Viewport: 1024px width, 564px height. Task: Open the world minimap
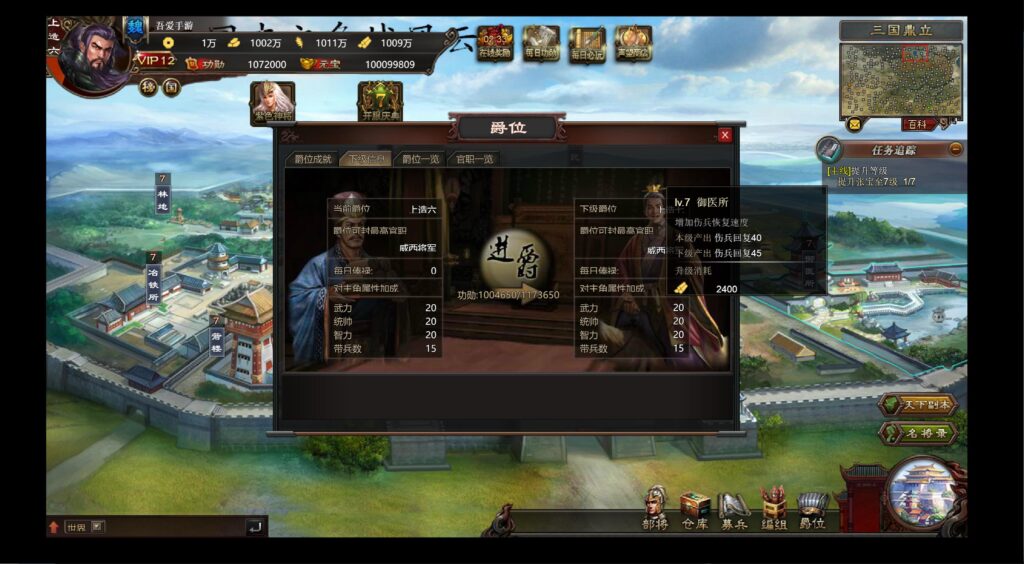[x=901, y=80]
